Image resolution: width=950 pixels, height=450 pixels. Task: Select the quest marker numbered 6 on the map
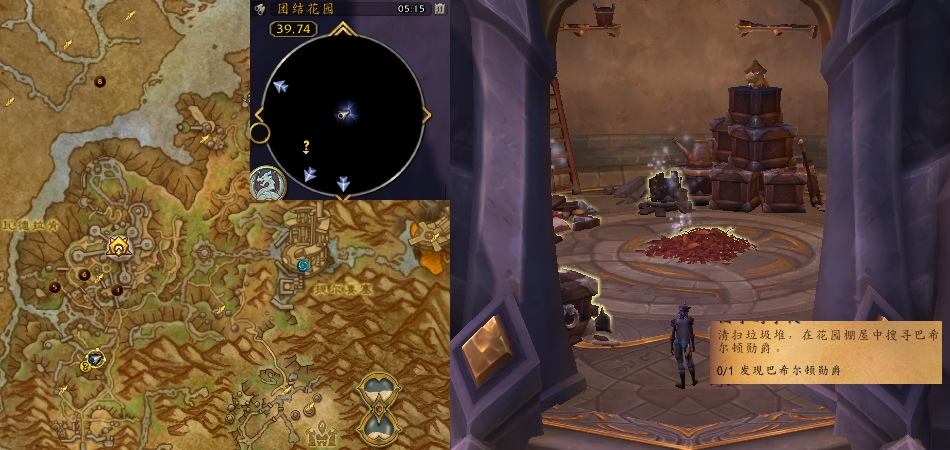pyautogui.click(x=84, y=274)
